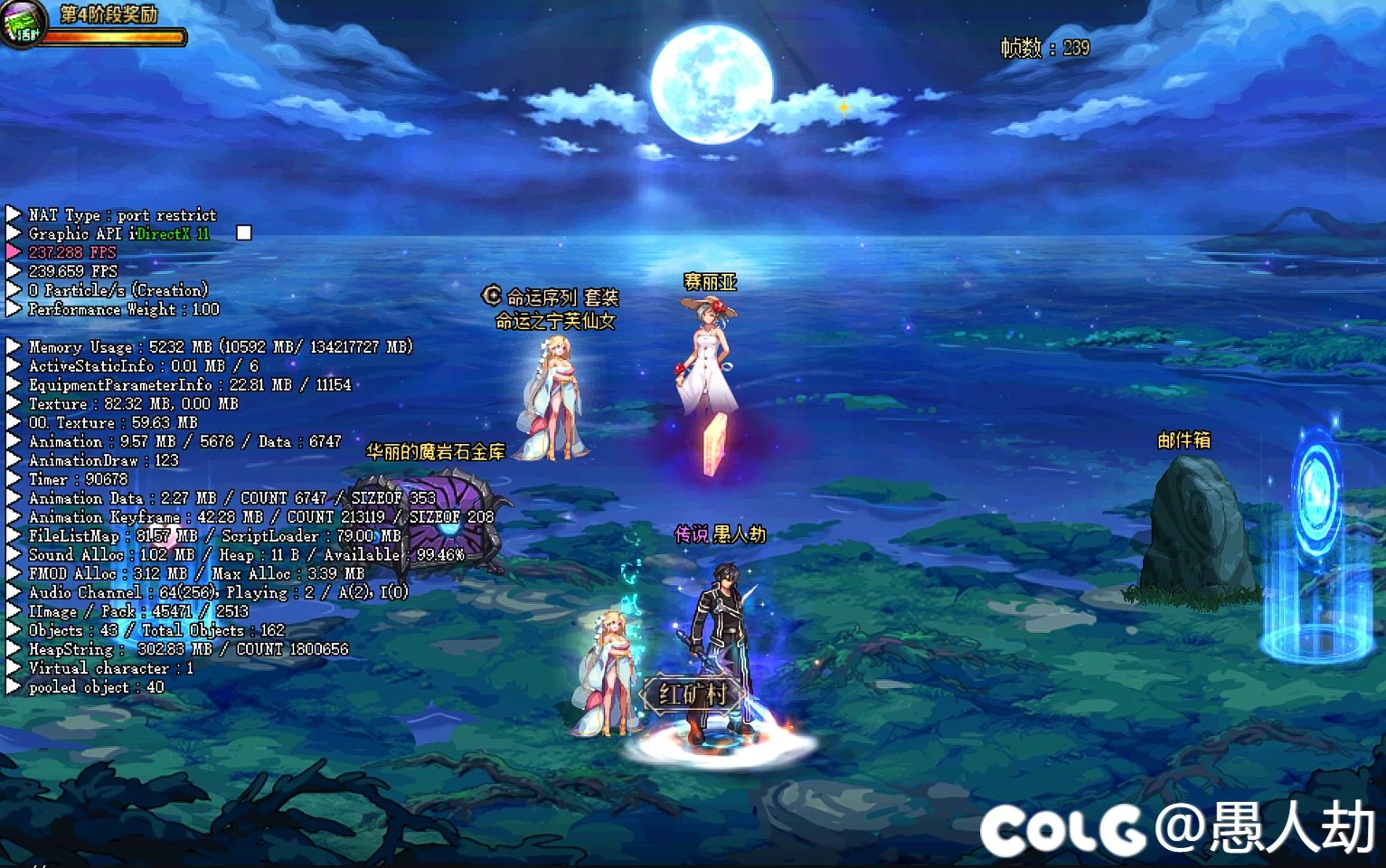The height and width of the screenshot is (868, 1386).
Task: Expand the Texture debug line arrow
Action: pos(13,403)
